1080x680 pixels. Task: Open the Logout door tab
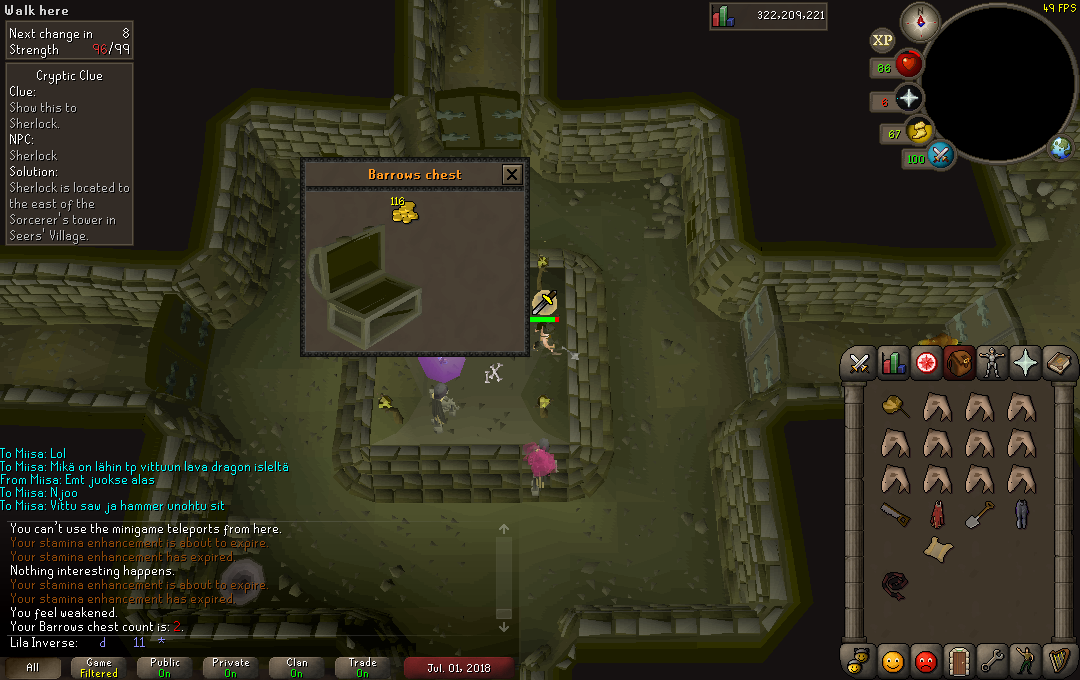point(959,661)
